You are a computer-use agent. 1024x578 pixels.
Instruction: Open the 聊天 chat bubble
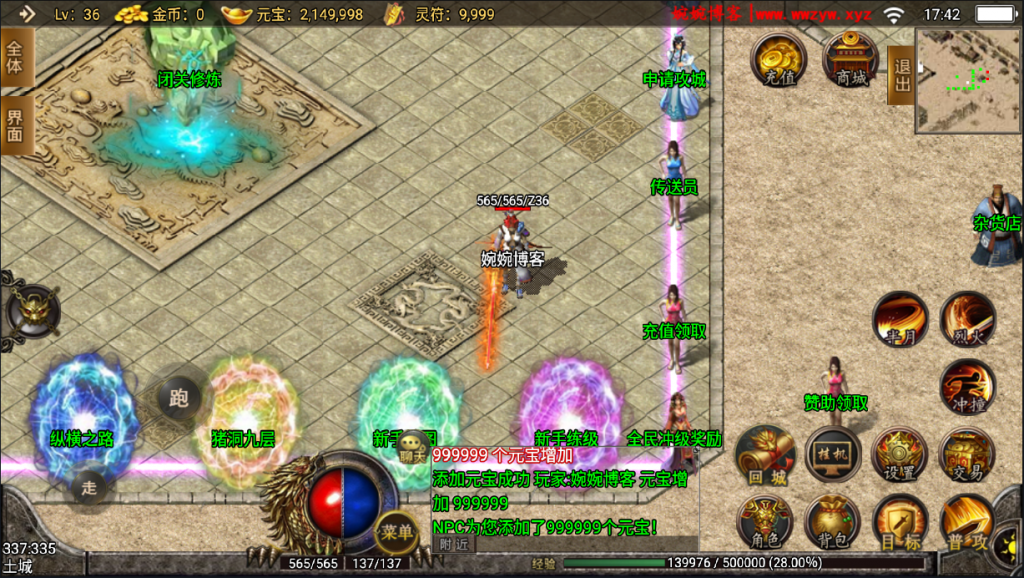click(412, 453)
